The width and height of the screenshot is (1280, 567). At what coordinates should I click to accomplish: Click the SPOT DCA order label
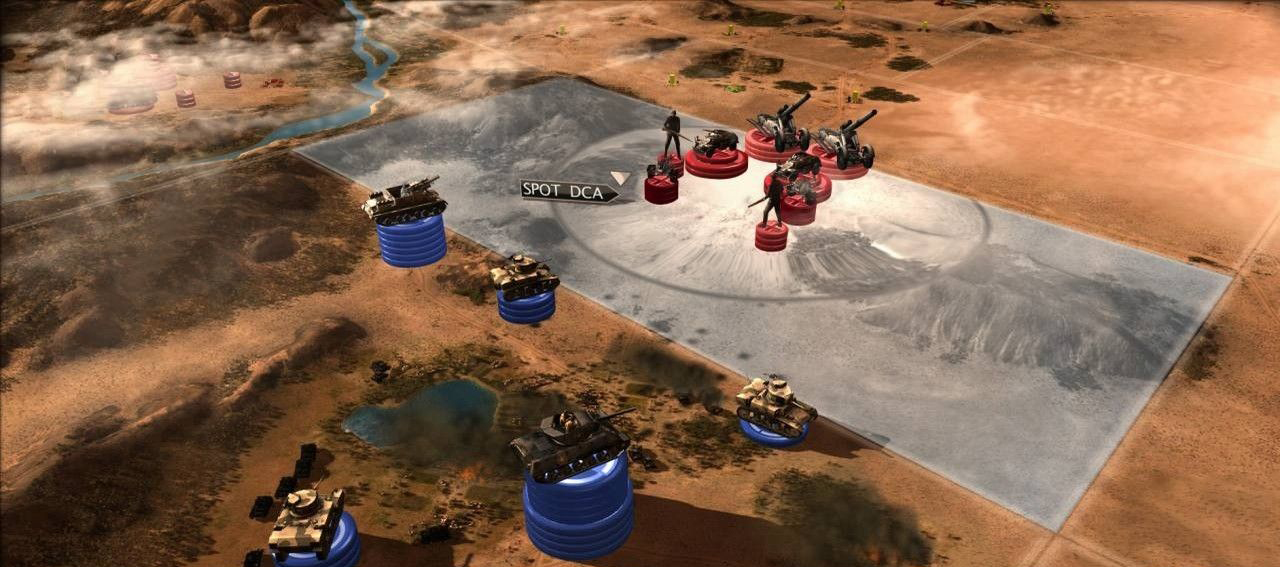pyautogui.click(x=567, y=191)
